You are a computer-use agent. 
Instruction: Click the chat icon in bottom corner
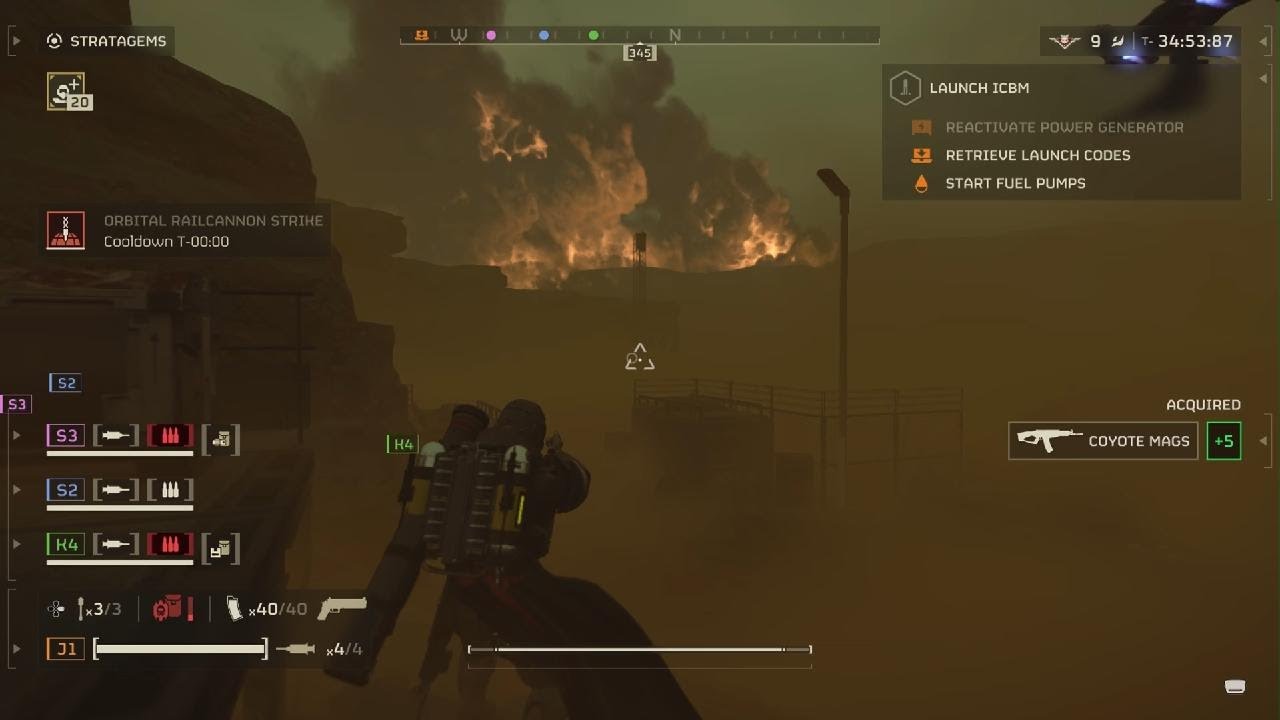[x=1235, y=686]
